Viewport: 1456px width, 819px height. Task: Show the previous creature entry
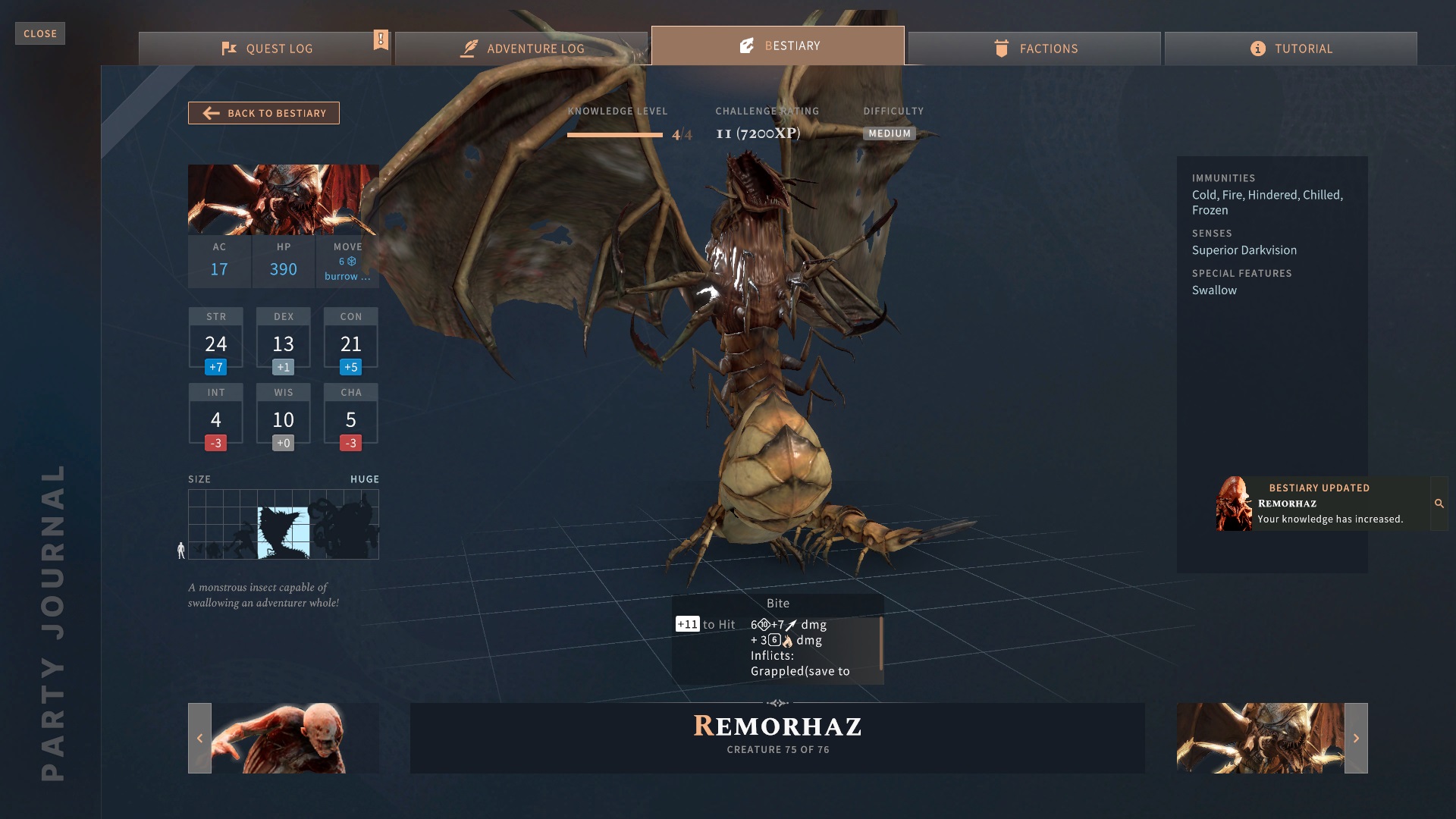click(x=199, y=738)
